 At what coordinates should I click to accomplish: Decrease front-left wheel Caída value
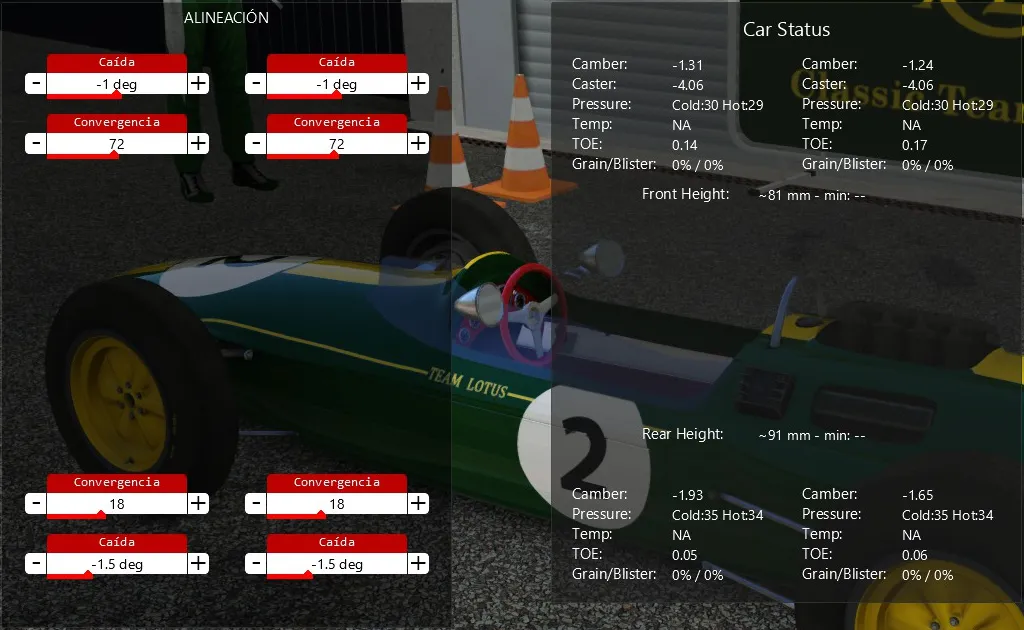pos(36,84)
